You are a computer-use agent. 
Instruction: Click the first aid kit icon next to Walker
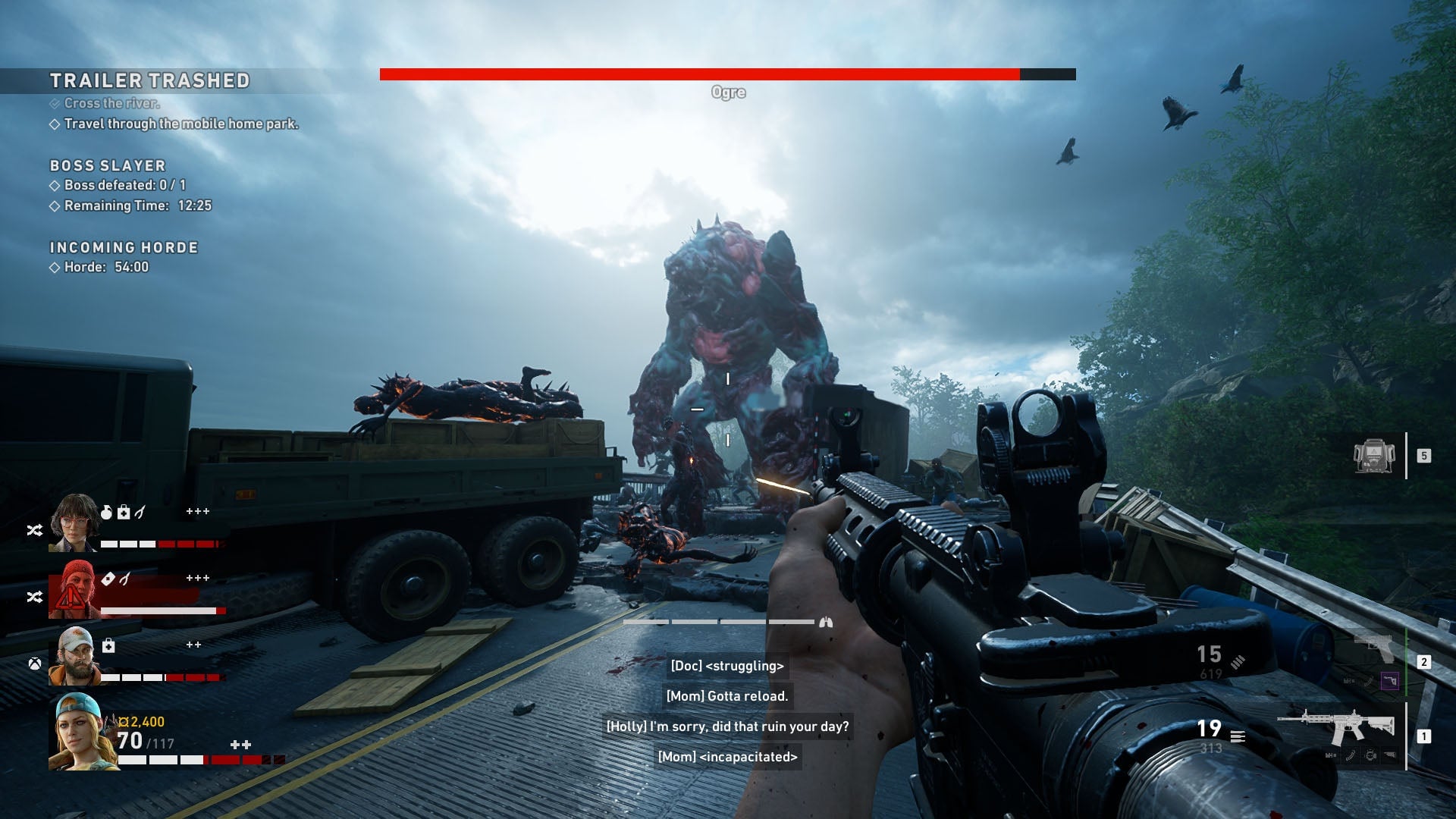[x=108, y=645]
